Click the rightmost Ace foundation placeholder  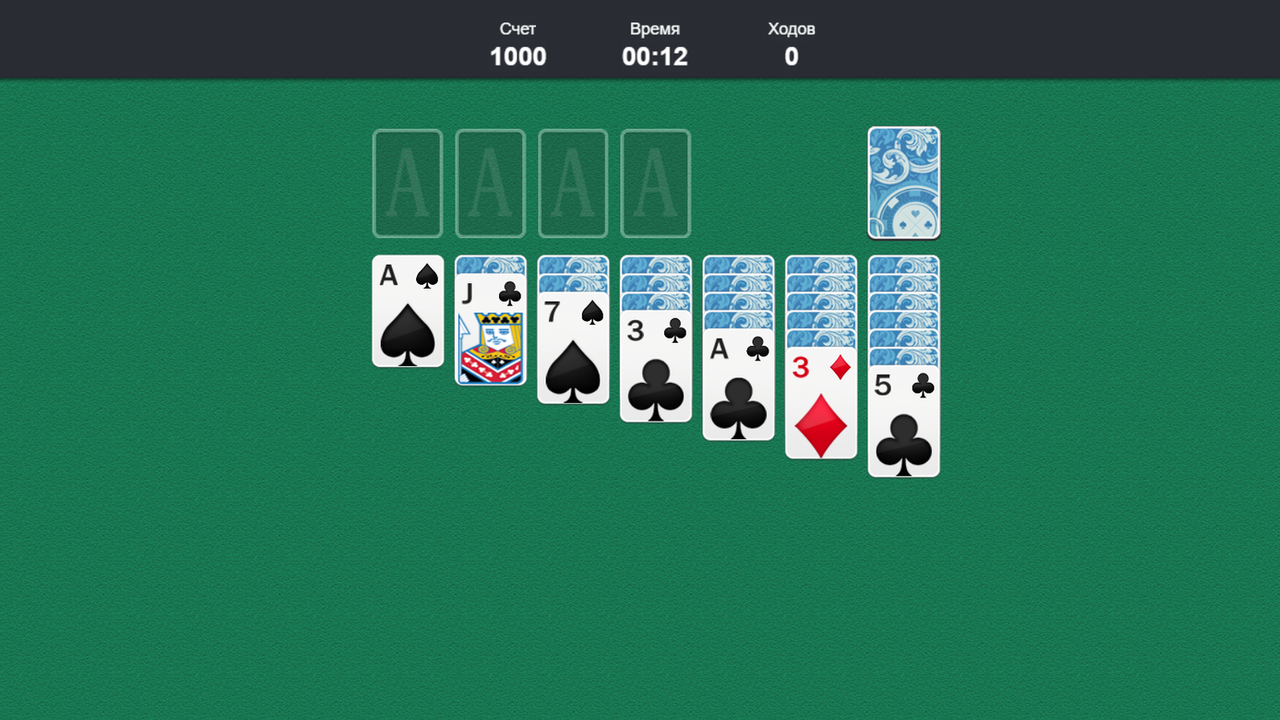(656, 183)
